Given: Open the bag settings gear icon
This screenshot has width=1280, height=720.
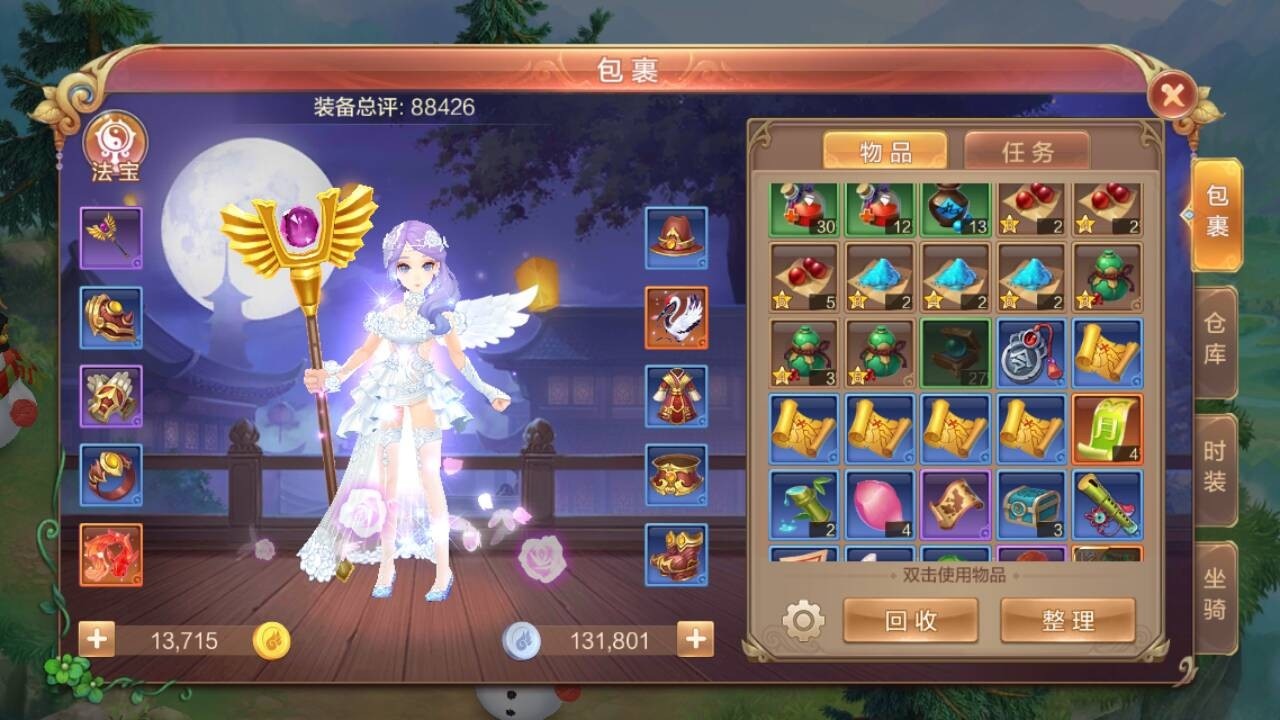Looking at the screenshot, I should 803,621.
